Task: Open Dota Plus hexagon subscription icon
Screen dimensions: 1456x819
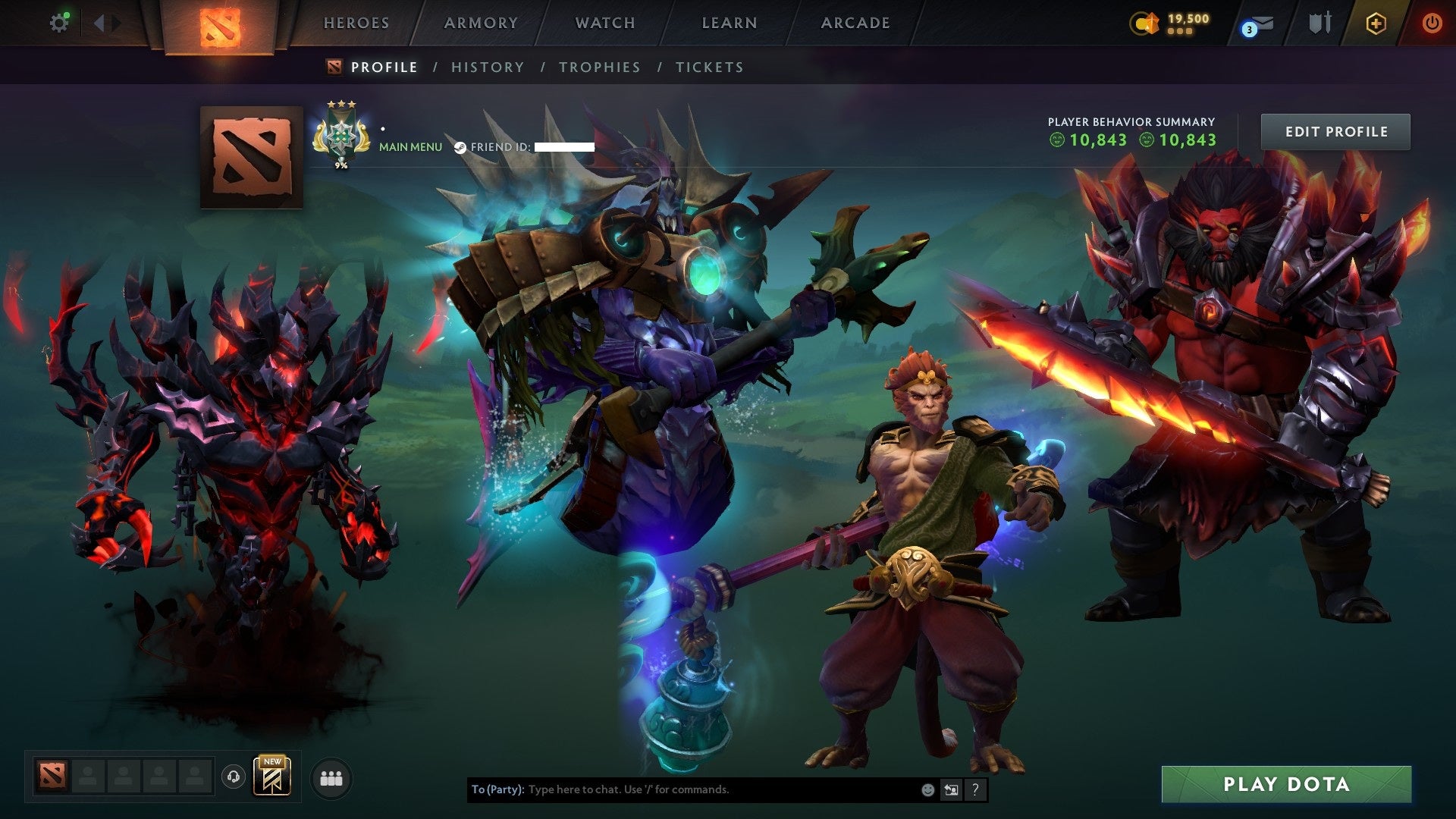Action: click(1376, 24)
